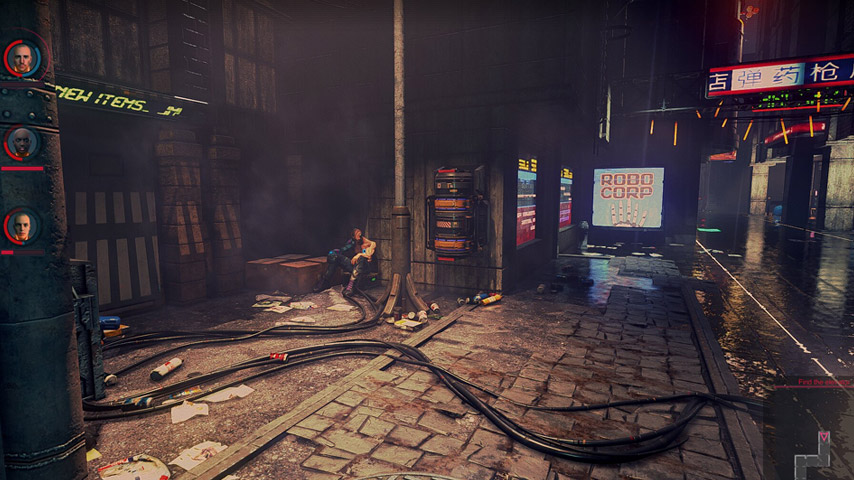The width and height of the screenshot is (854, 480).
Task: Pick the pale squad member with red-only ring
Action: [x=22, y=226]
